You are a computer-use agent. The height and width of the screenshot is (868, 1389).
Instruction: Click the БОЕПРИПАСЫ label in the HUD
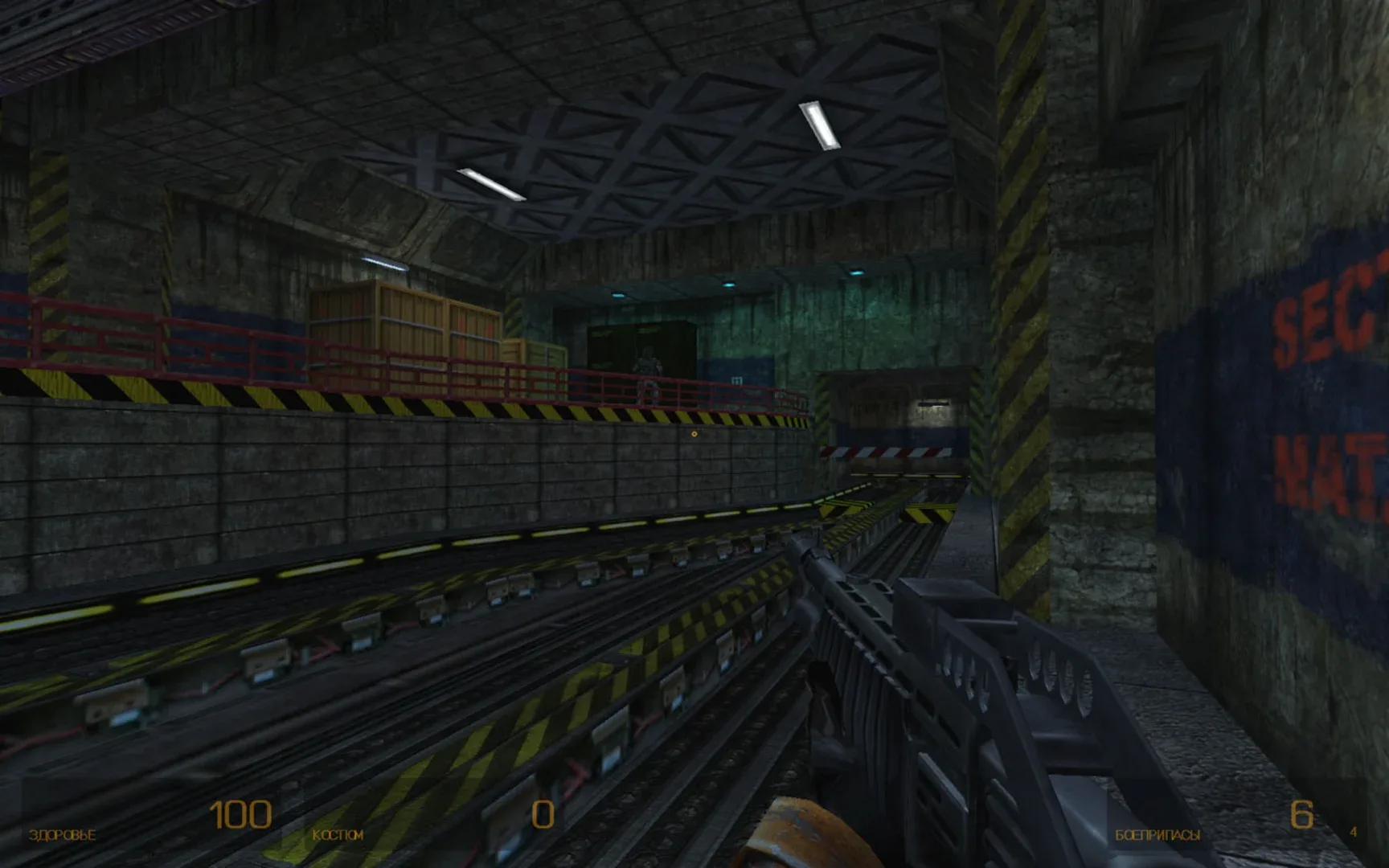tap(1157, 836)
